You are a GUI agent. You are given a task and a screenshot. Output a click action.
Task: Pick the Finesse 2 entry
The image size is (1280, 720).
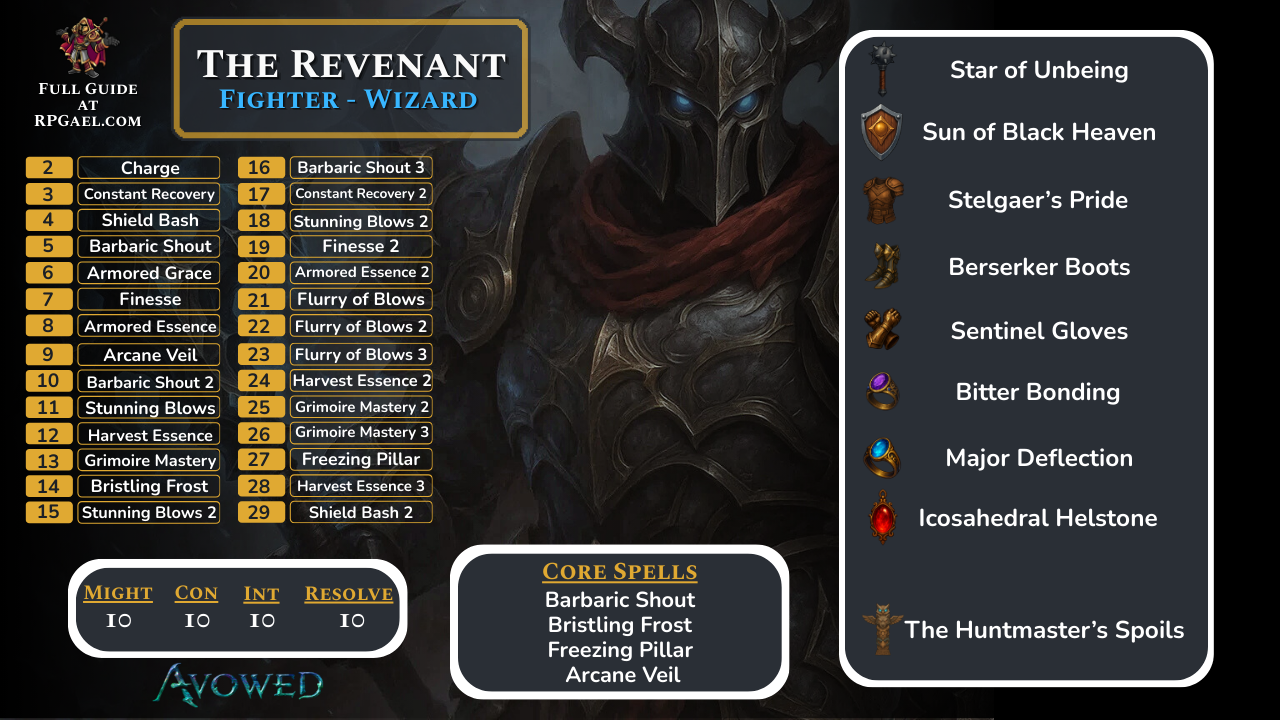point(360,246)
